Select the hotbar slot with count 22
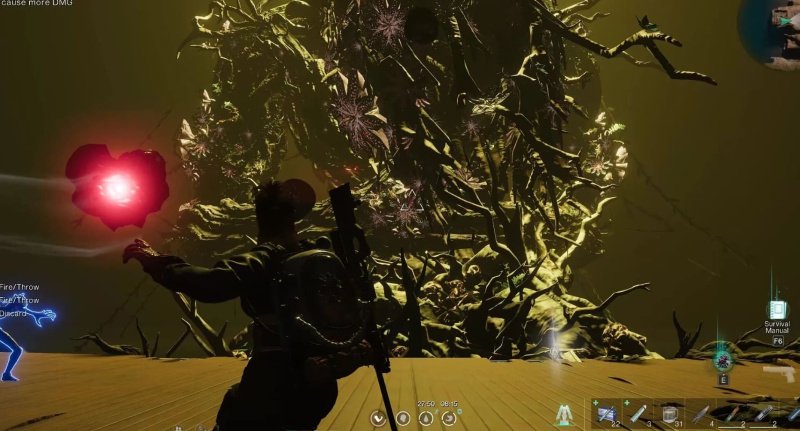The height and width of the screenshot is (431, 800). (606, 413)
